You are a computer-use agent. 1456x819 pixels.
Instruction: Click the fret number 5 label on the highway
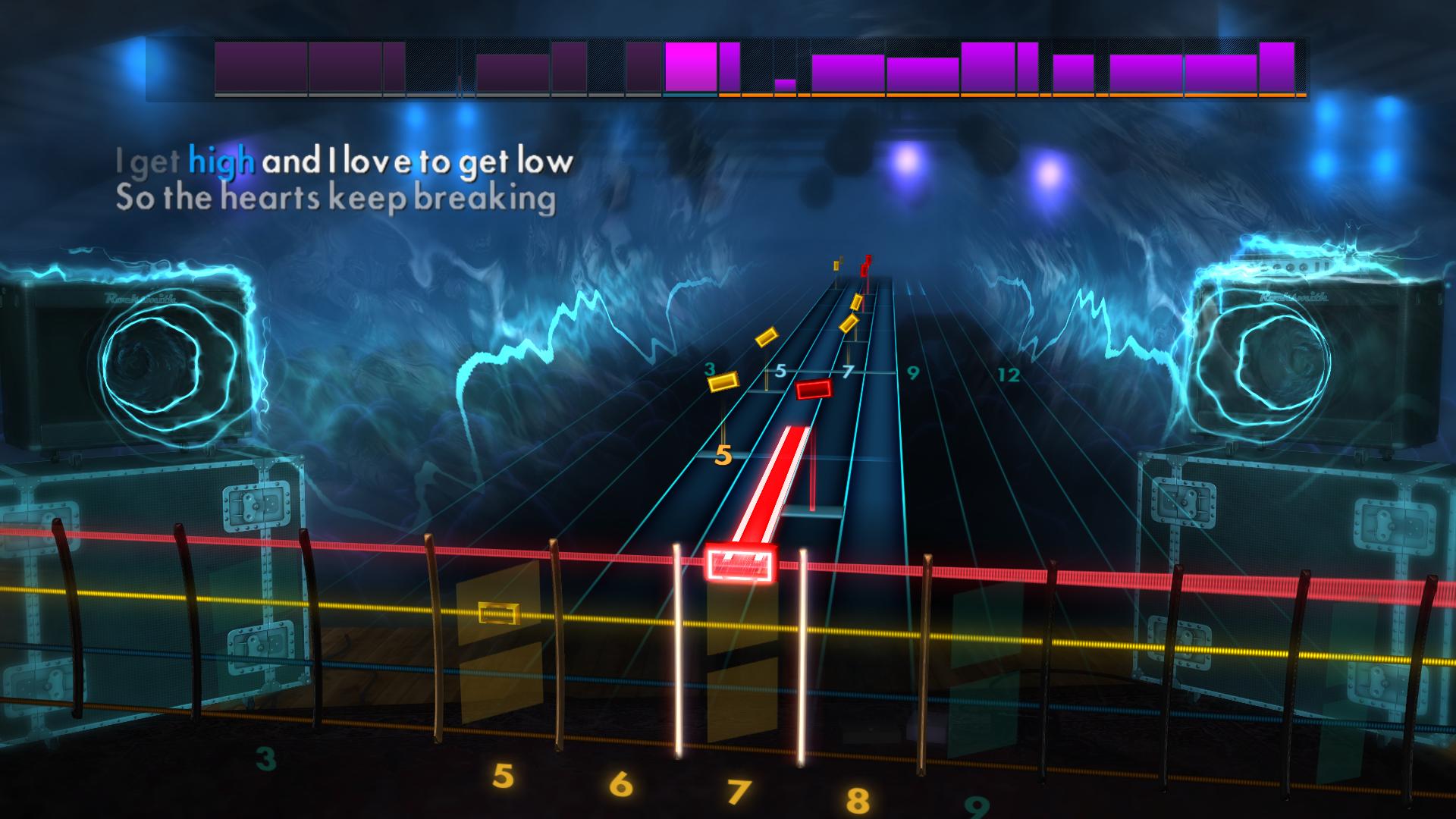[x=723, y=457]
